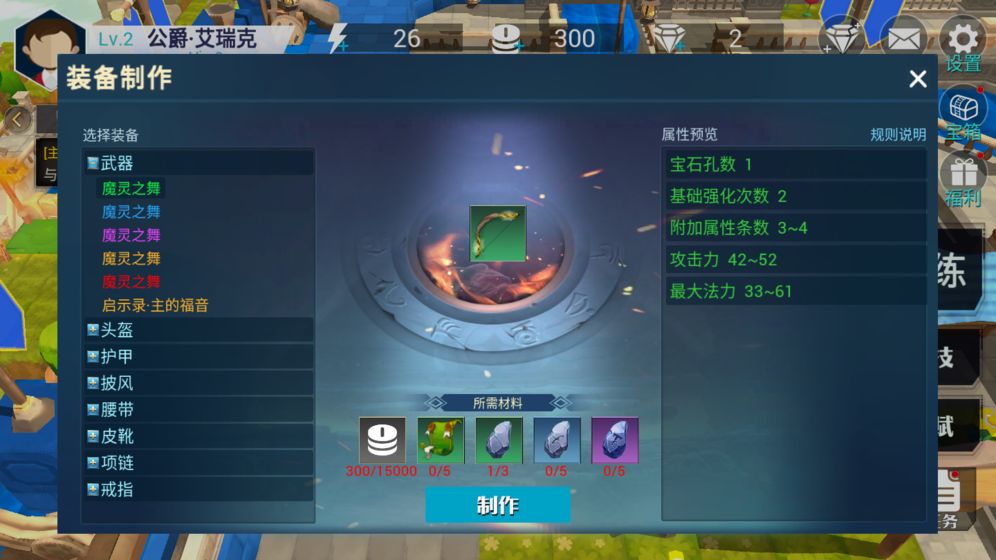Choose 启示录·主的福音 from the weapon list
Viewport: 996px width, 560px height.
click(x=155, y=305)
